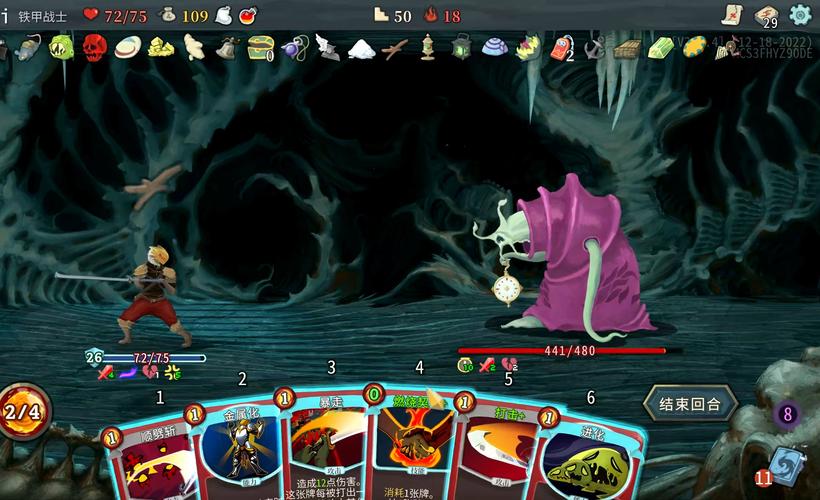Inspect the anchor relic
820x500 pixels.
[595, 47]
